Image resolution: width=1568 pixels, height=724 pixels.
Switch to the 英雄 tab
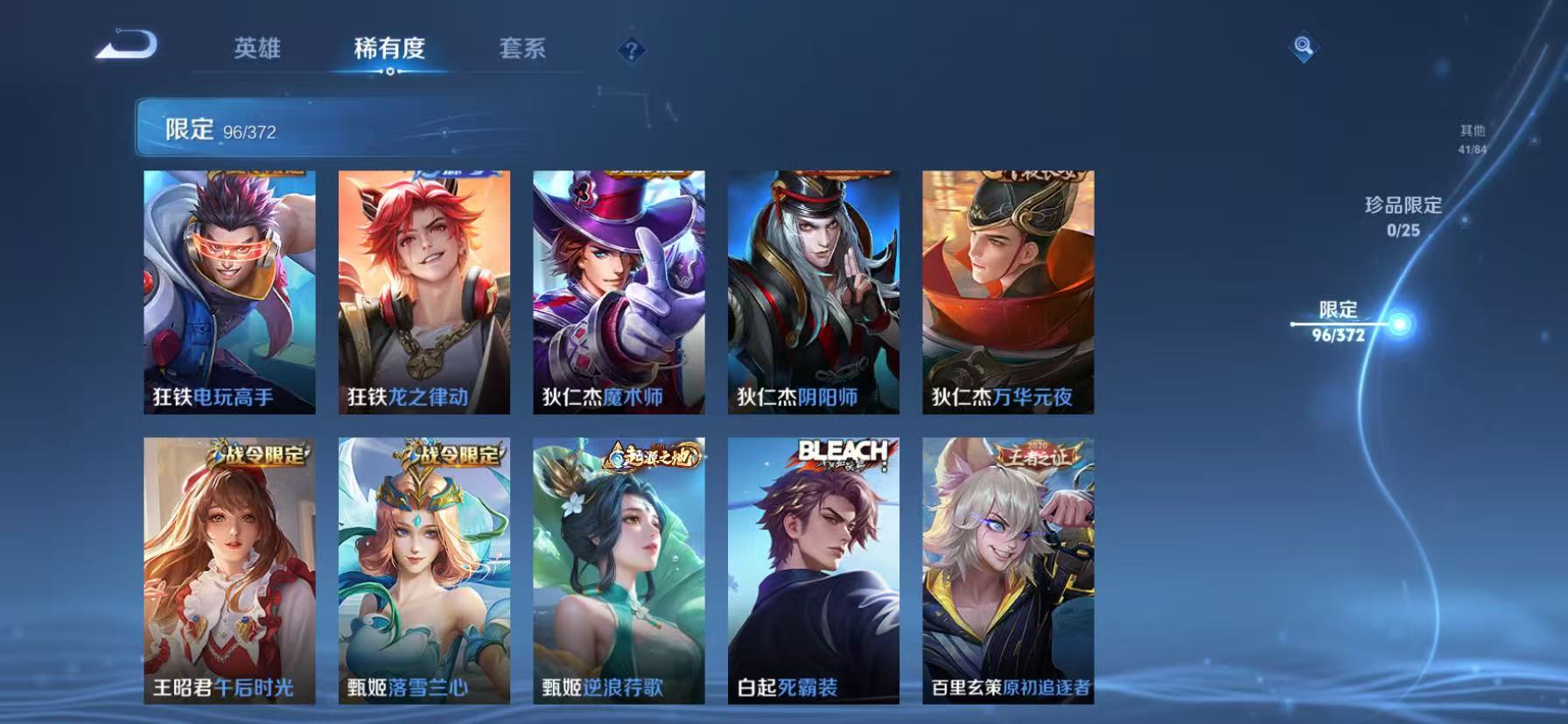click(258, 50)
